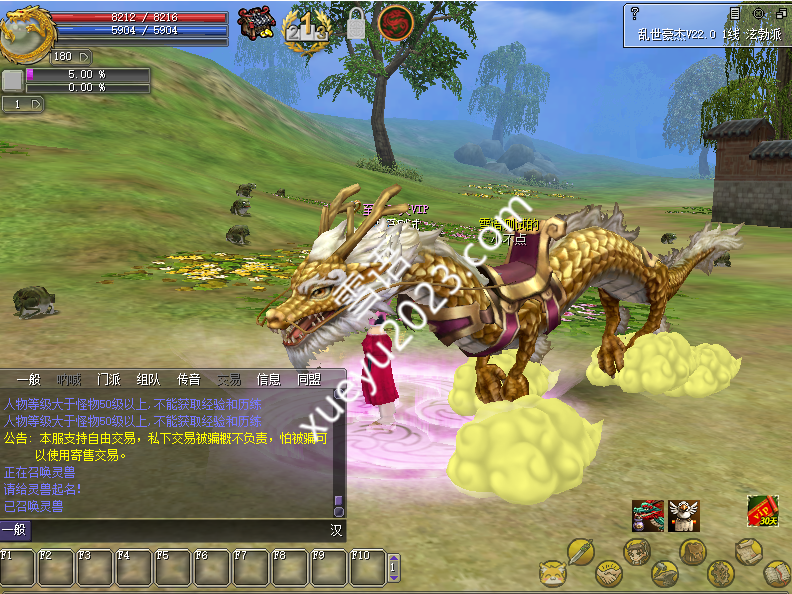Show the 信息 chat tab
The height and width of the screenshot is (594, 792).
pyautogui.click(x=269, y=380)
